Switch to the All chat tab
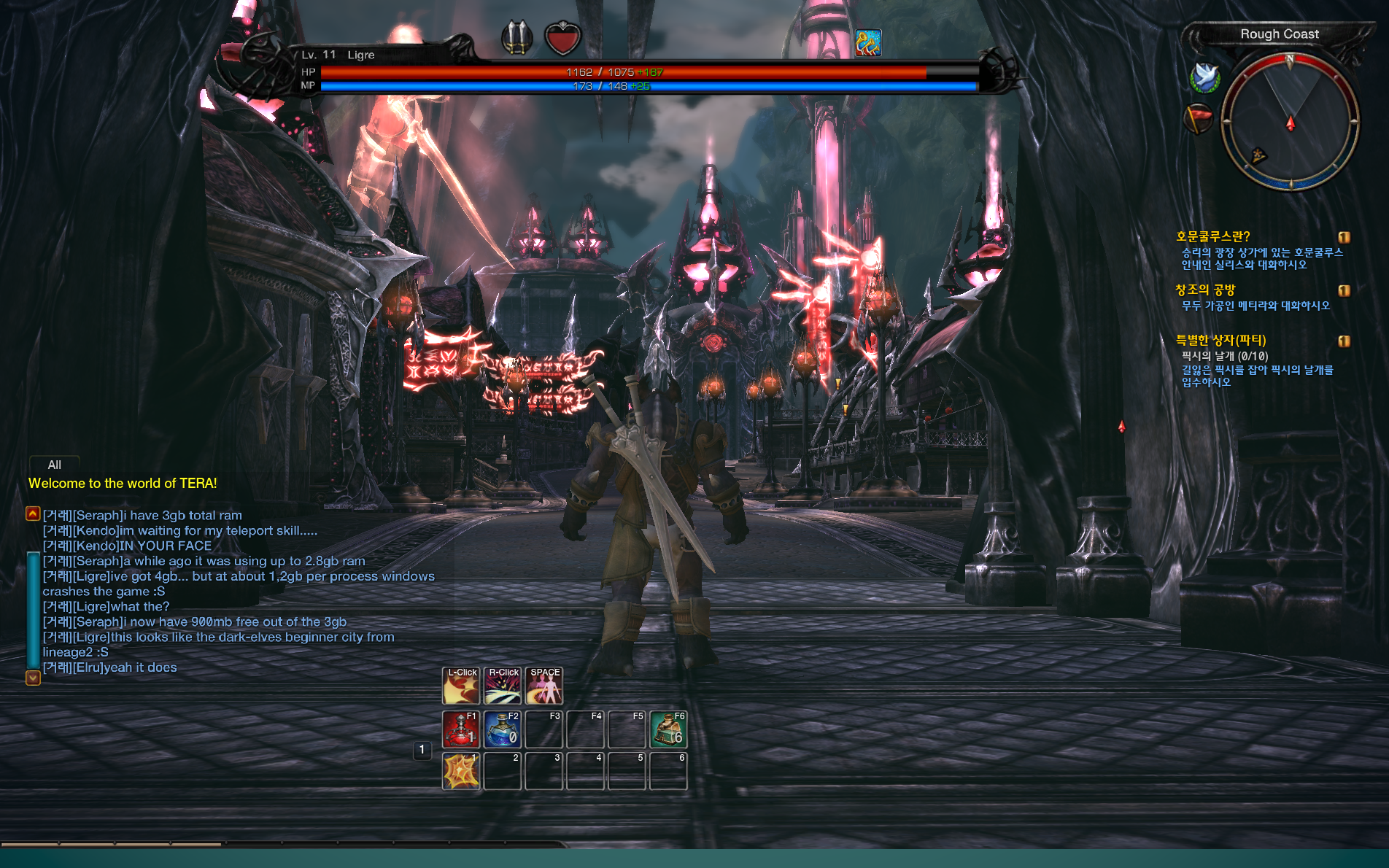The width and height of the screenshot is (1389, 868). [54, 465]
